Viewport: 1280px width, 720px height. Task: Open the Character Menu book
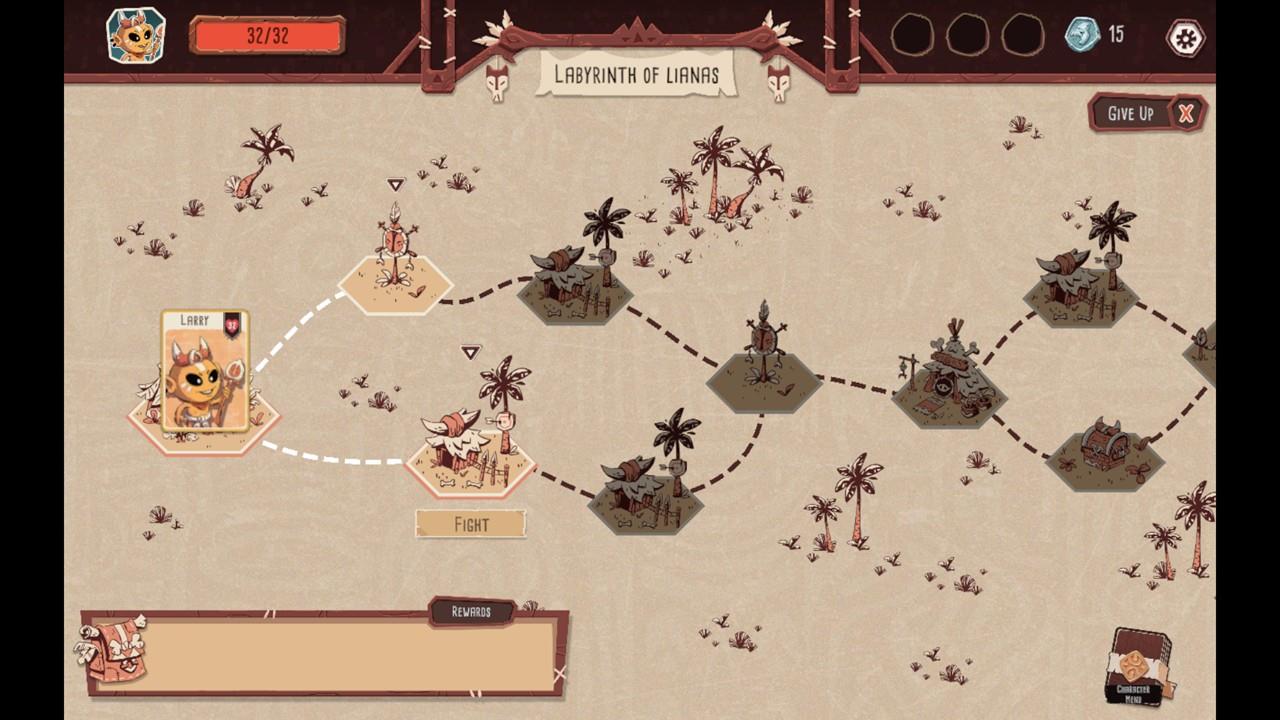[x=1138, y=666]
